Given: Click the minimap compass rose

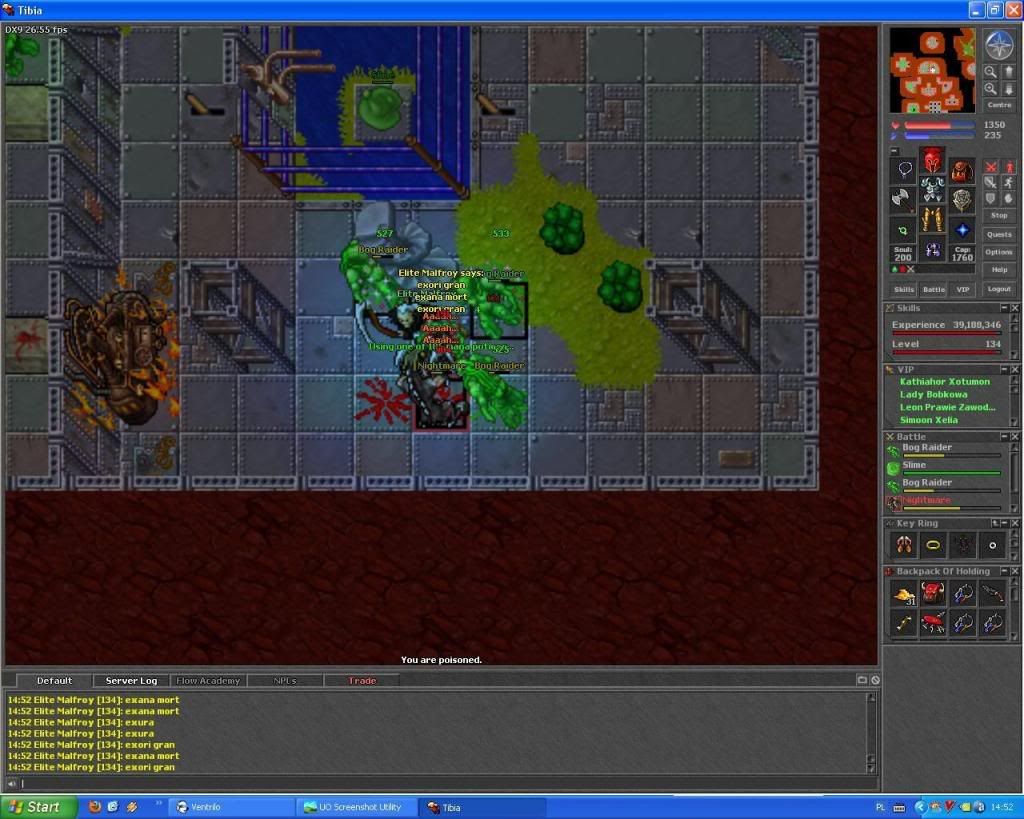Looking at the screenshot, I should tap(999, 44).
